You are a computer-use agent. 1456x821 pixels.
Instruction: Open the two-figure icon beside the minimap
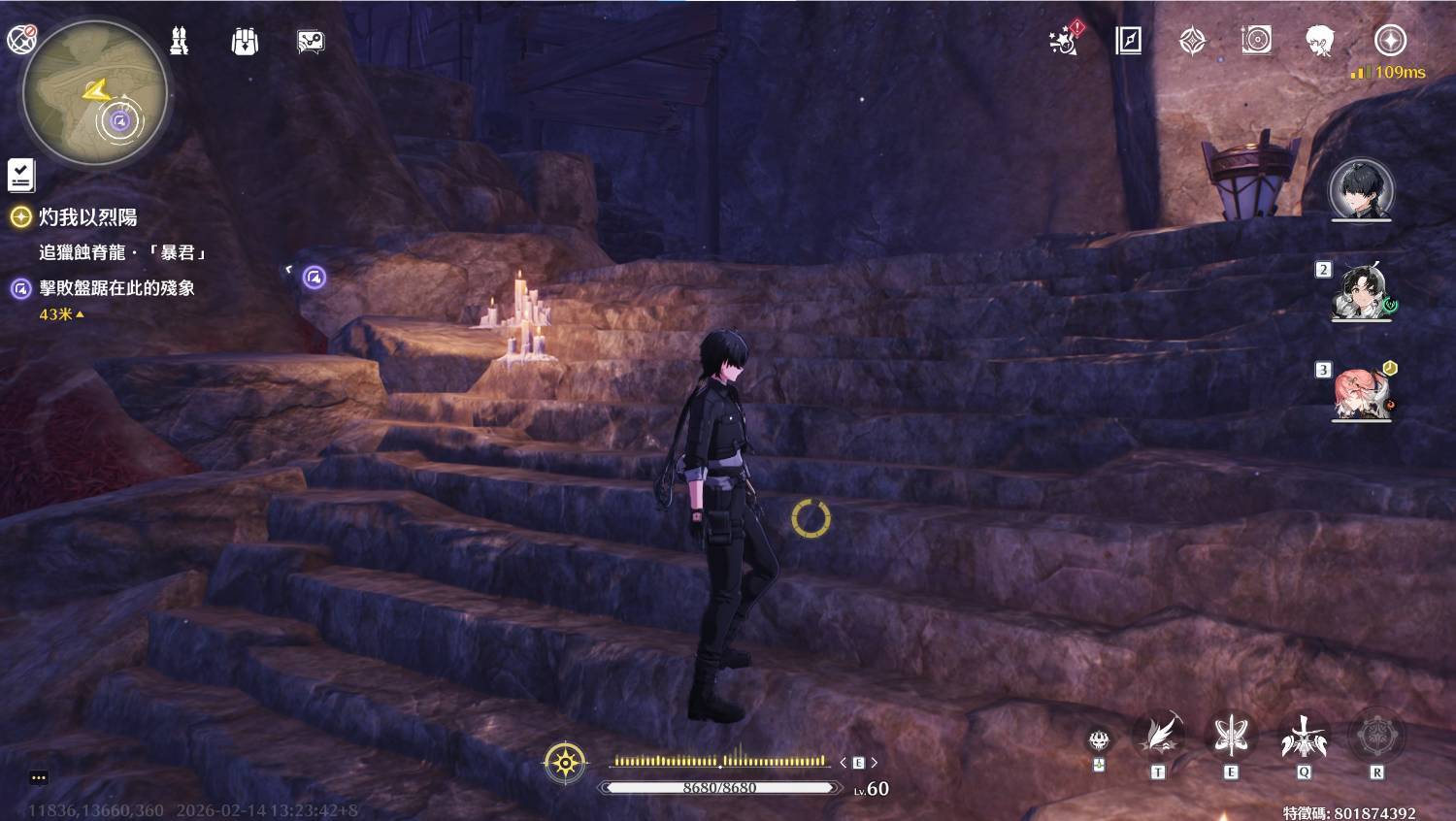coord(180,41)
